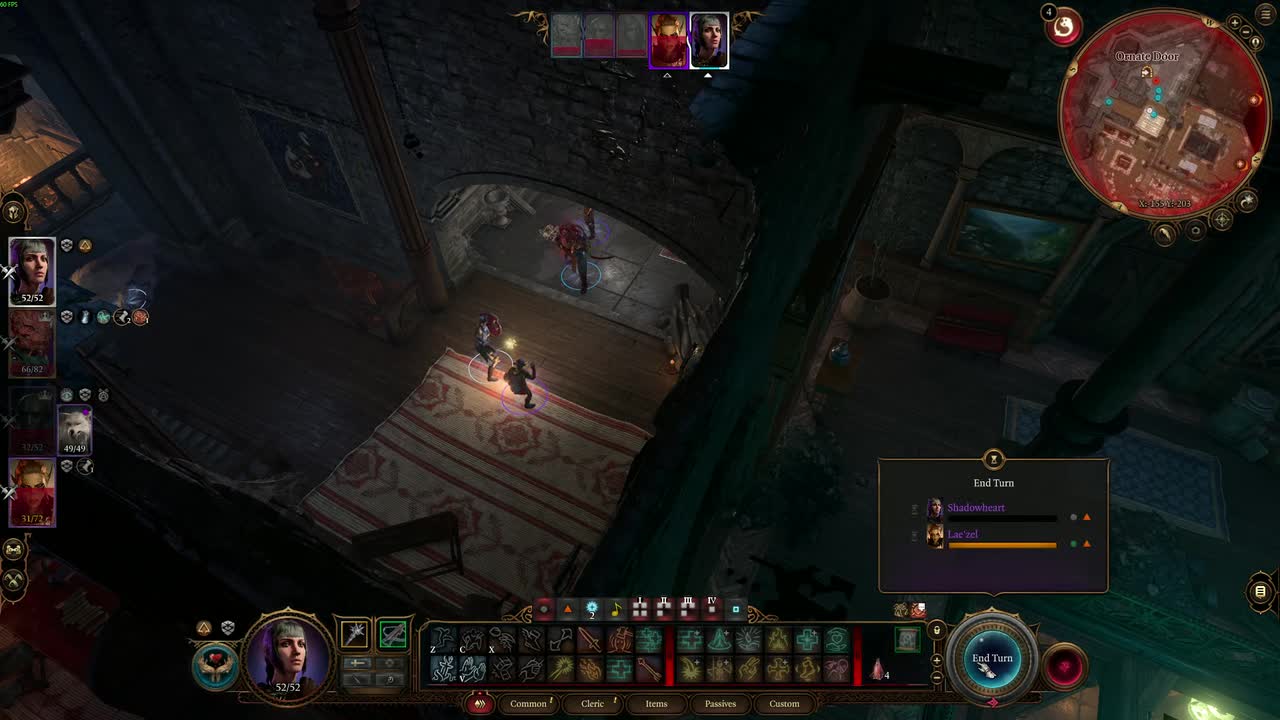Toggle the orange reaction marker next to Shadowheart's entry
Screen dimensions: 1280x720
coord(1087,517)
